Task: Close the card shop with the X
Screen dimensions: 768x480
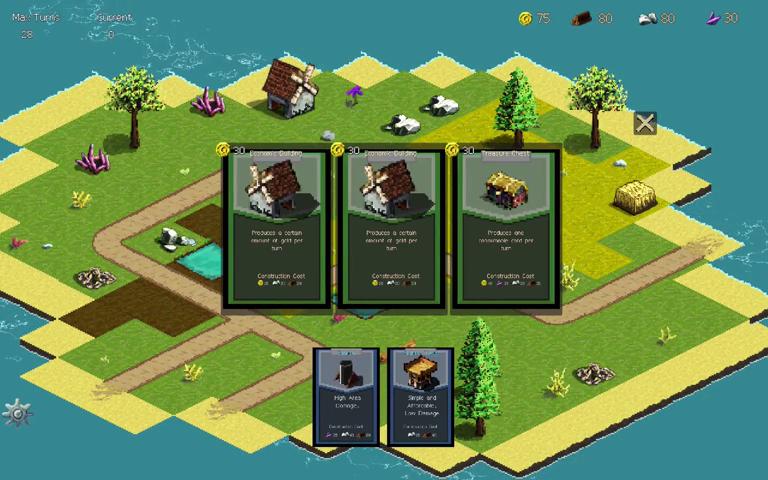Action: tap(645, 123)
